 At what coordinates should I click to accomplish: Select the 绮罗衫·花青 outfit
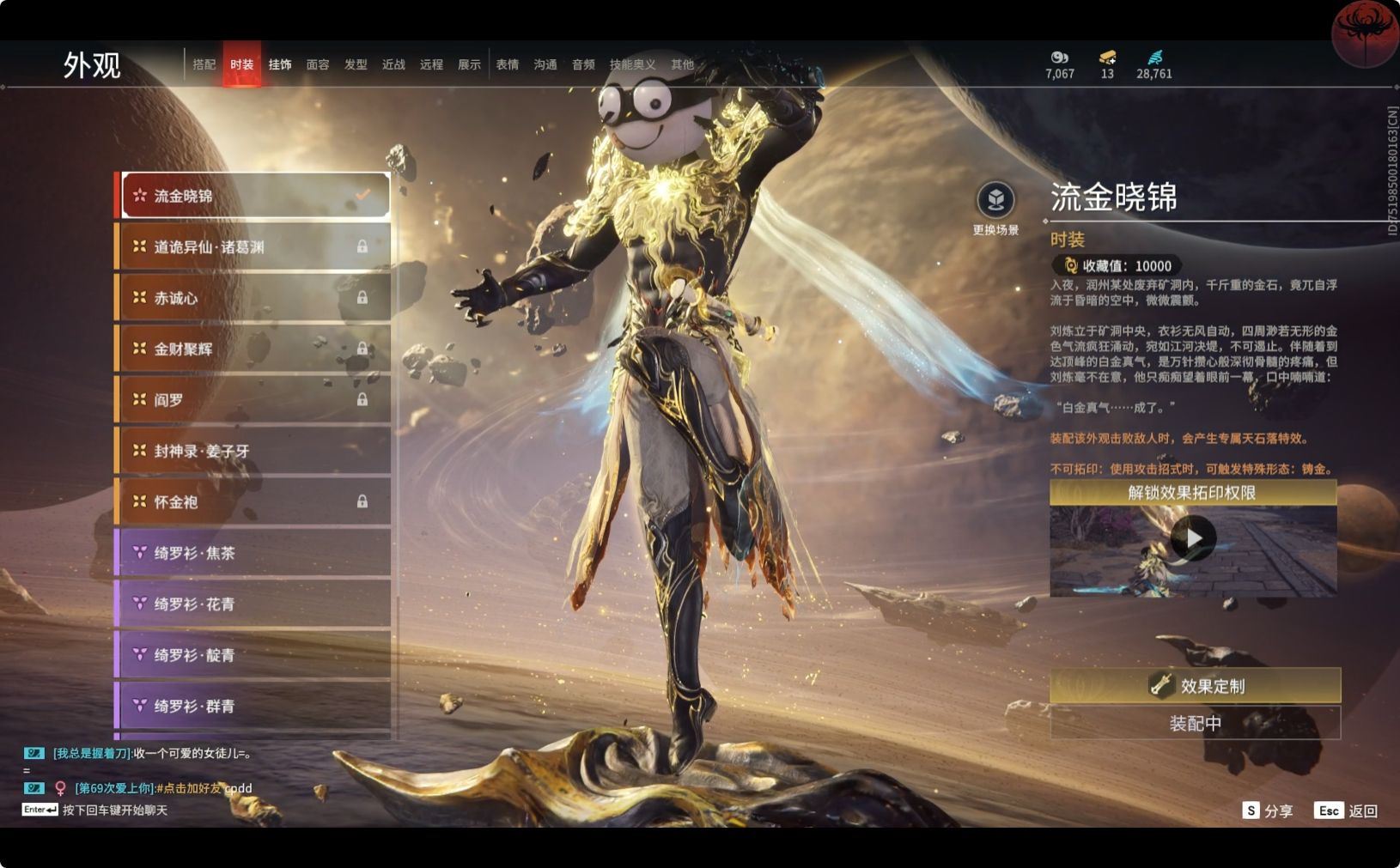(255, 604)
